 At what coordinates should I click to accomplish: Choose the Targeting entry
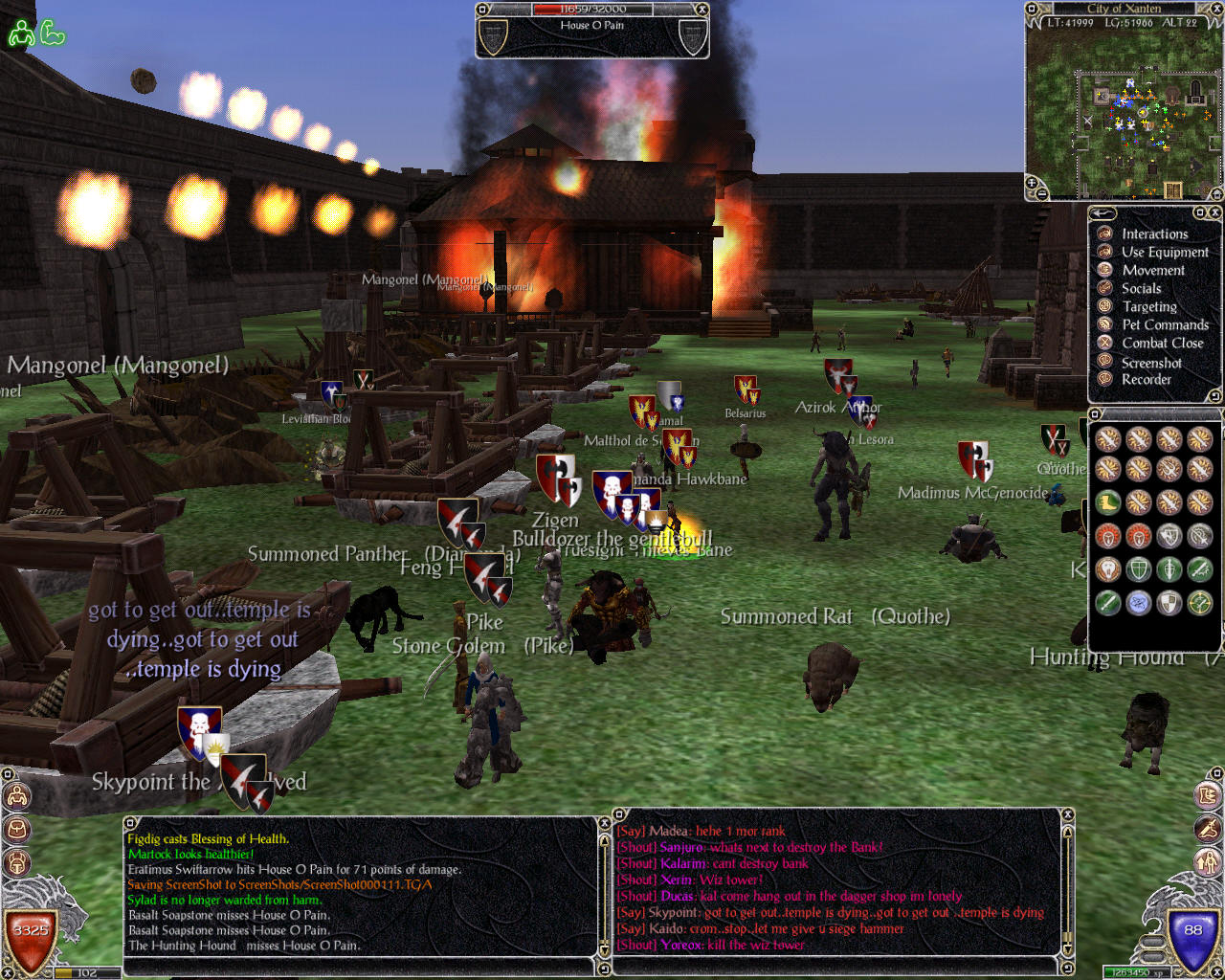pyautogui.click(x=1149, y=306)
